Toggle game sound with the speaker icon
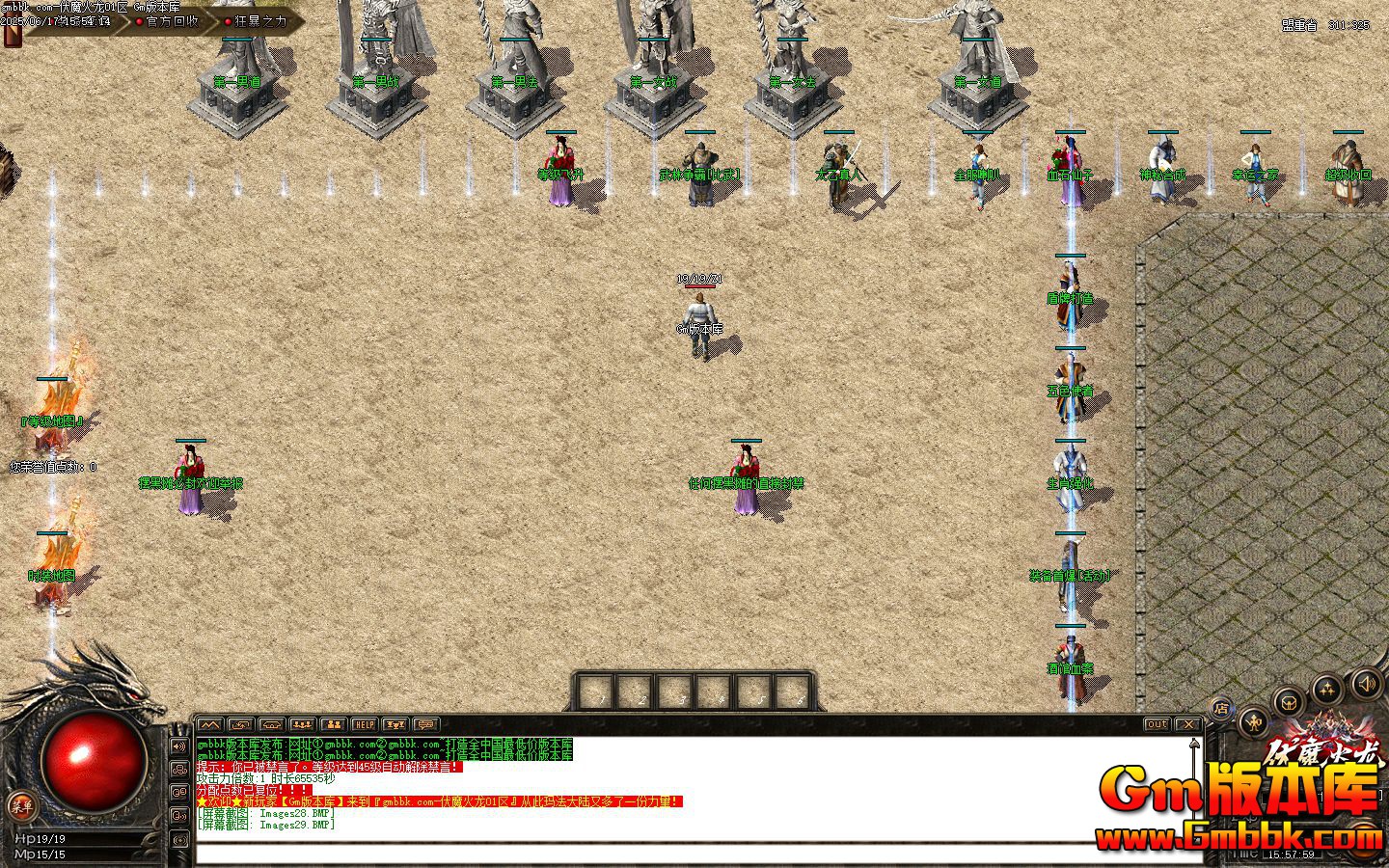1389x868 pixels. tap(1366, 684)
